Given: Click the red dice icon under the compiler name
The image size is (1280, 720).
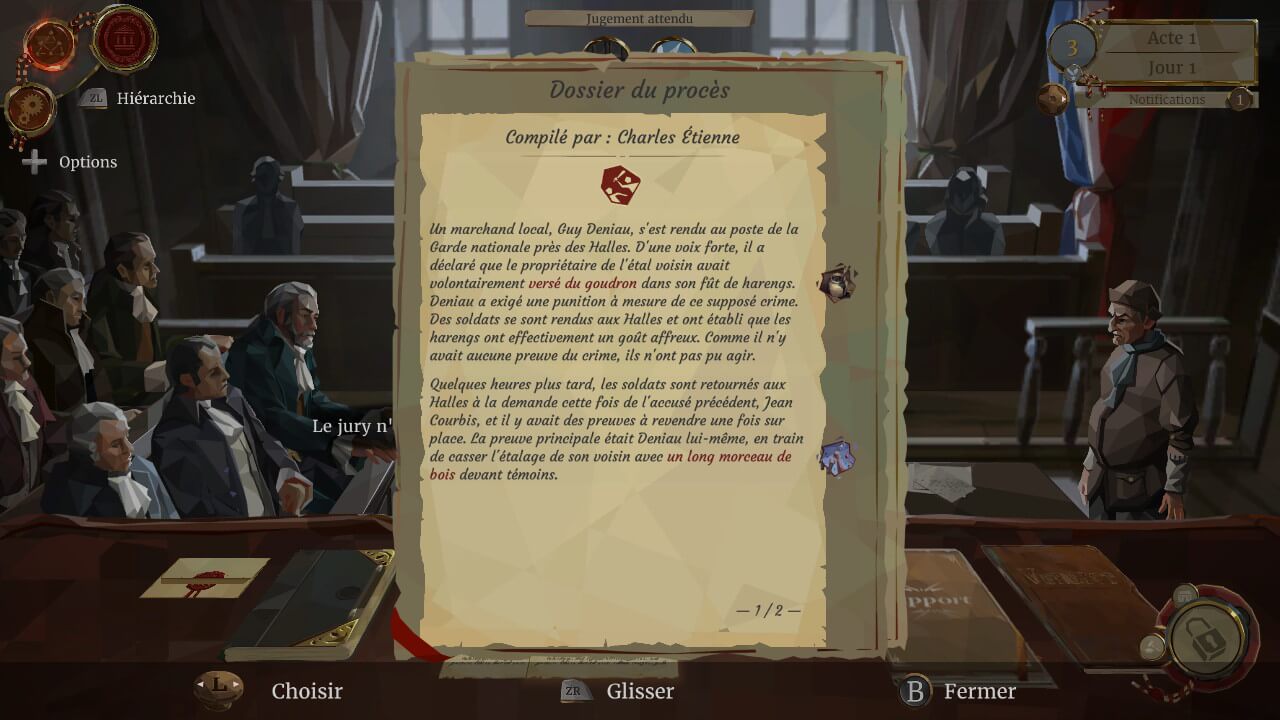Looking at the screenshot, I should pos(621,184).
